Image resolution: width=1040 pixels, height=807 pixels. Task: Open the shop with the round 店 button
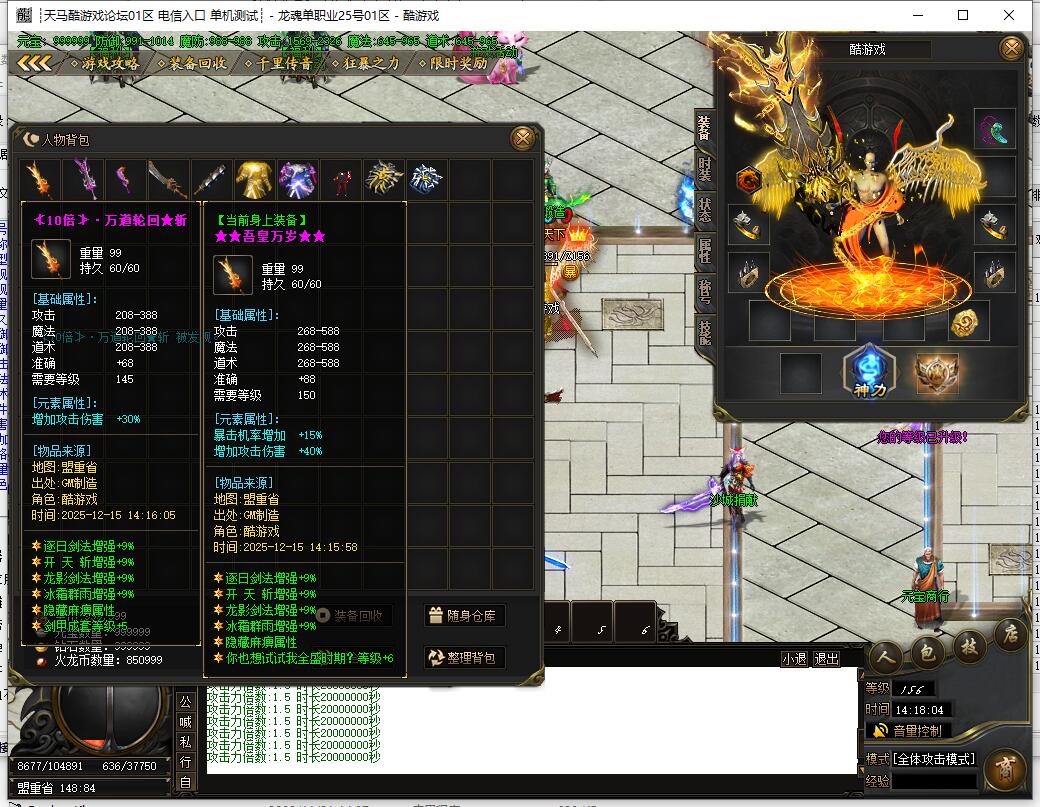coord(1010,635)
